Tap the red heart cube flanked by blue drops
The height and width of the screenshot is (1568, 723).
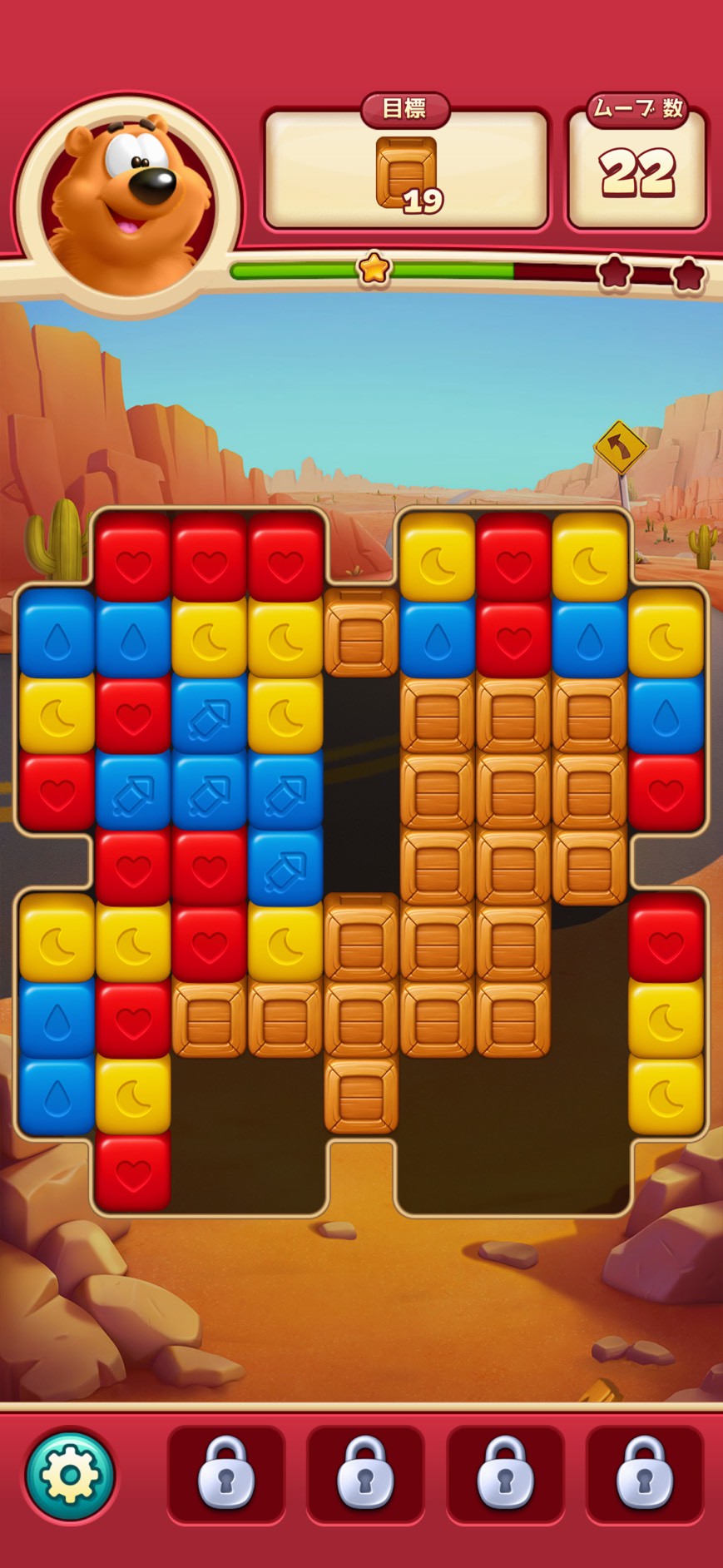coord(513,638)
